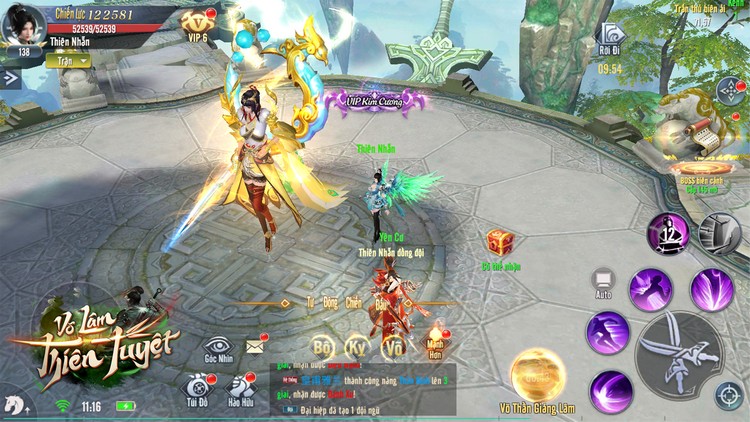
Task: Use the meditating figure skill on cooldown
Action: [x=666, y=234]
